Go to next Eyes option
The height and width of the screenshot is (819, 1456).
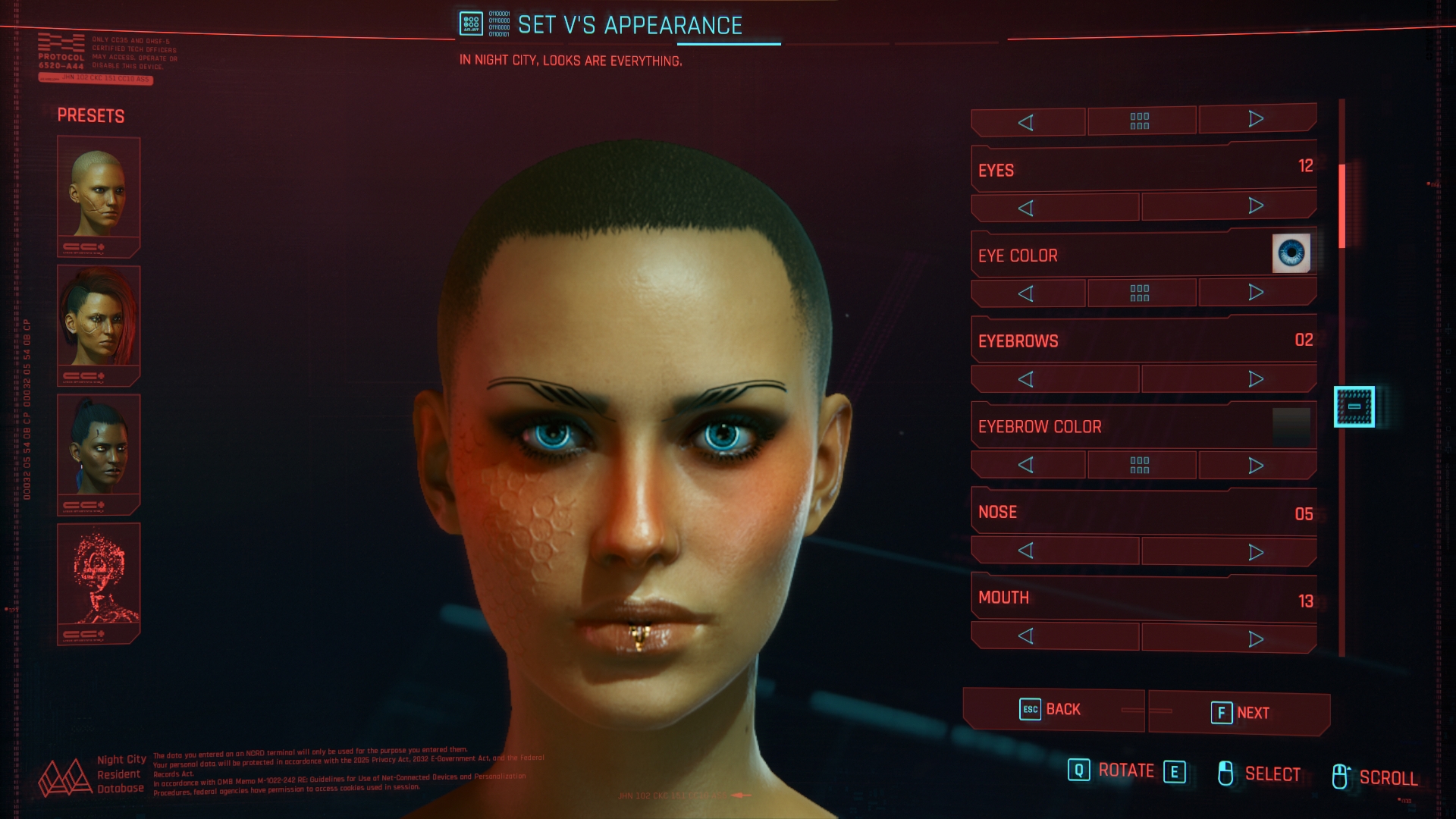tap(1256, 206)
